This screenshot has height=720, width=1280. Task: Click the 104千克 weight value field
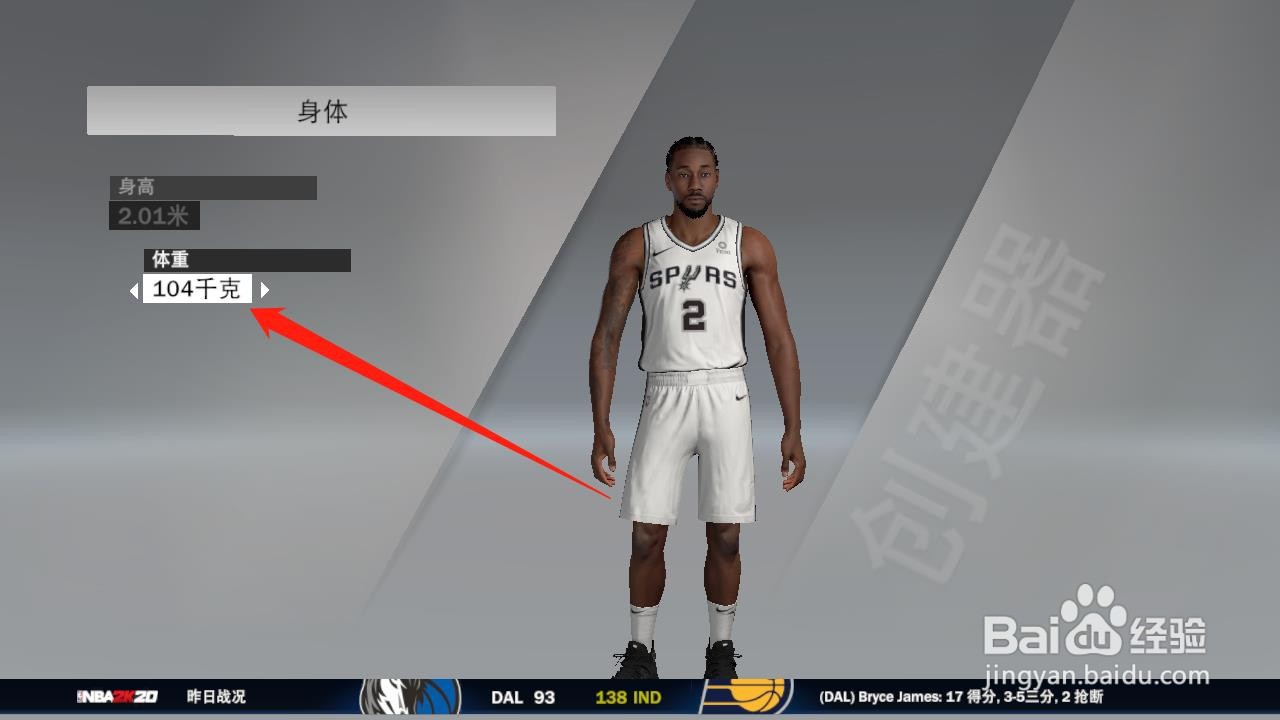click(197, 289)
